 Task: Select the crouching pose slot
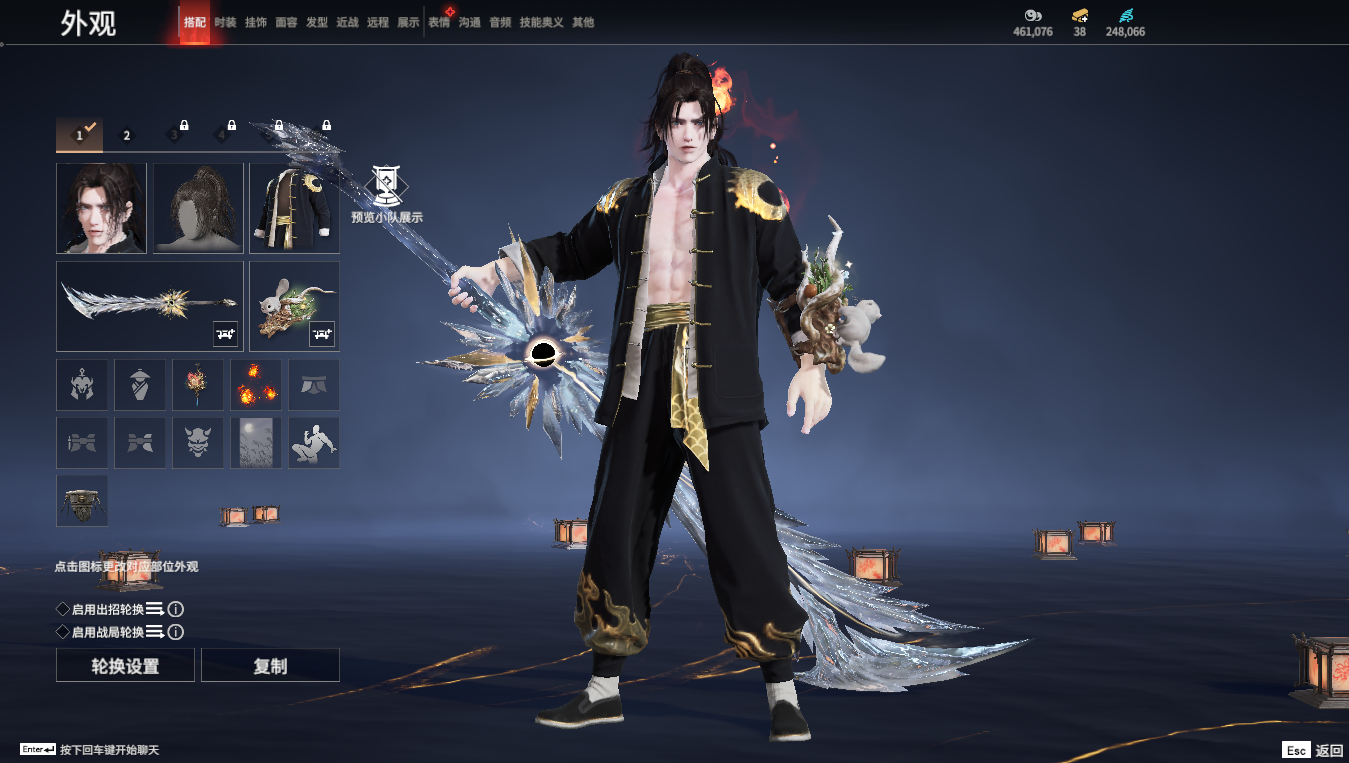pyautogui.click(x=314, y=443)
